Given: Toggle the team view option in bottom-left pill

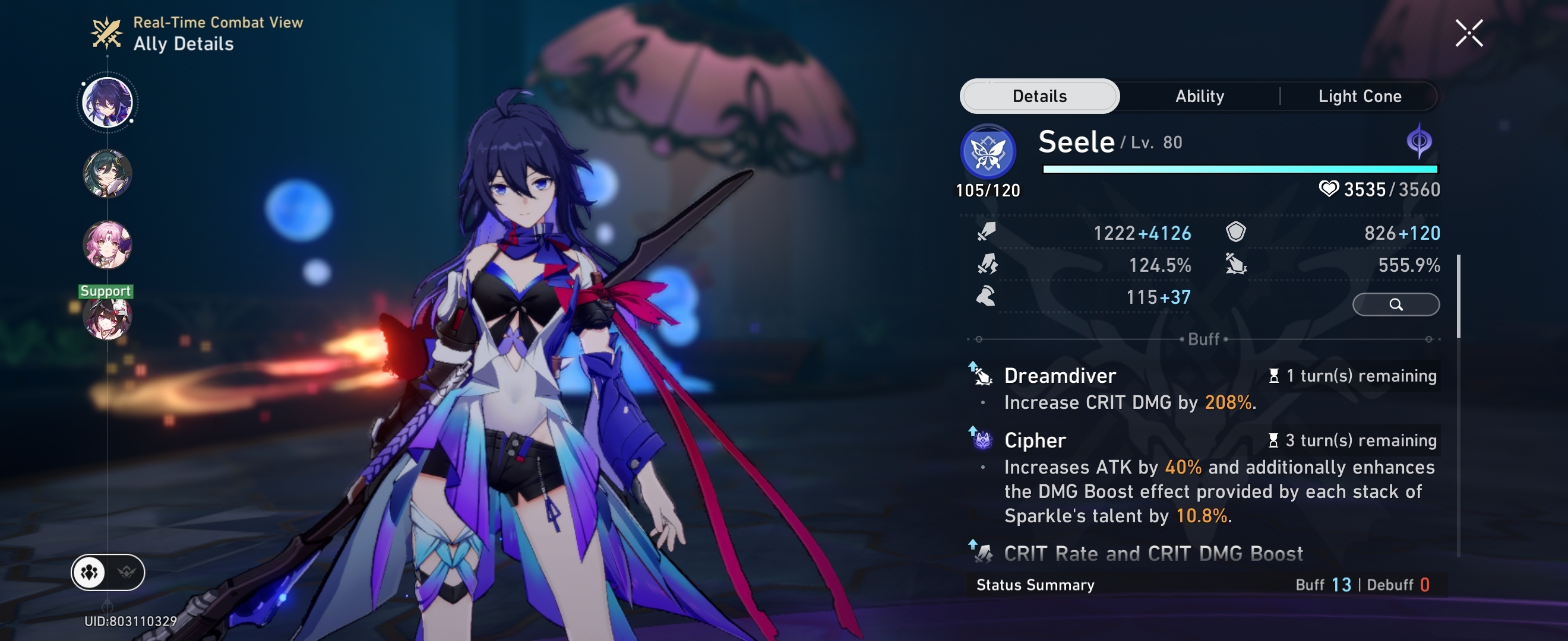Looking at the screenshot, I should coord(89,572).
